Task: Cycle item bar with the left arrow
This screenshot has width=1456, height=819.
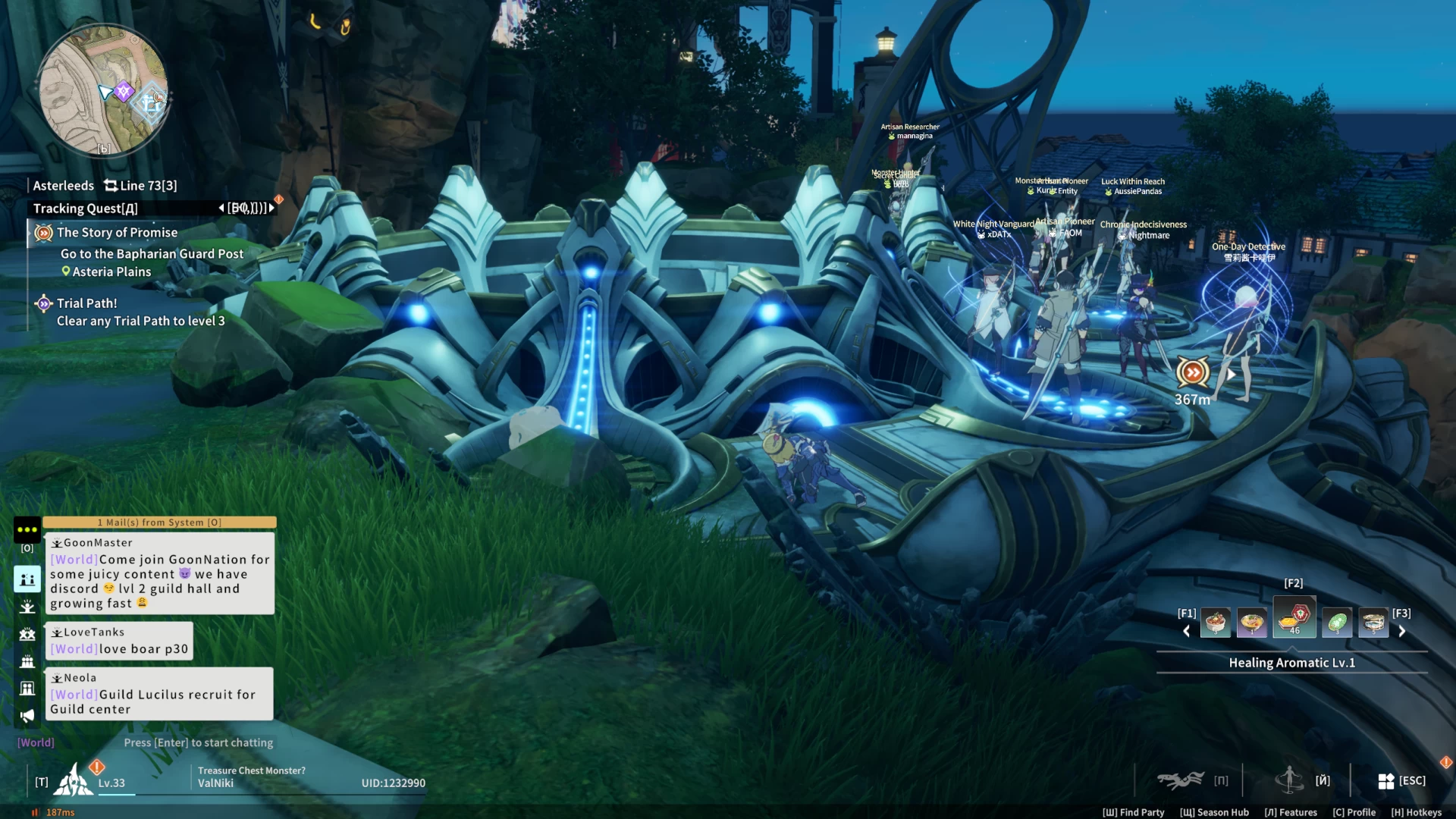Action: click(x=1187, y=632)
